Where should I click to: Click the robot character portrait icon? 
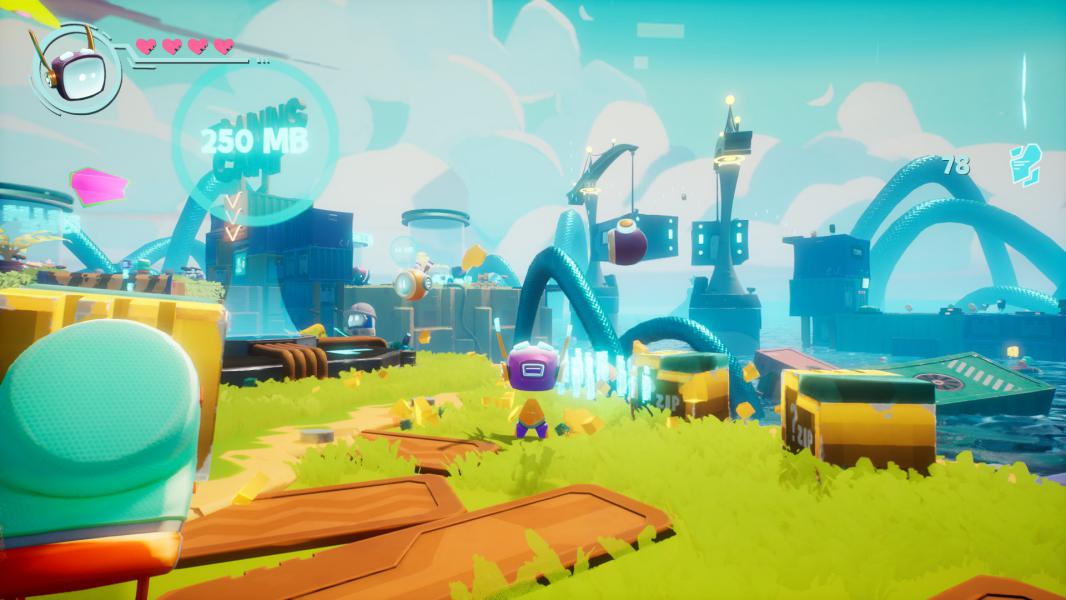coord(75,71)
